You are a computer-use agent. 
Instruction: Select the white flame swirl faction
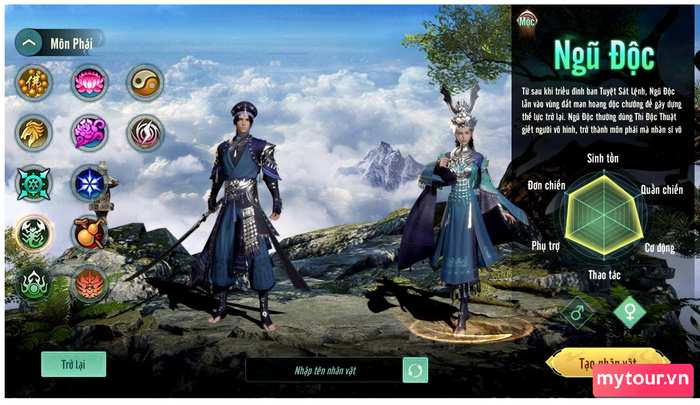[145, 132]
